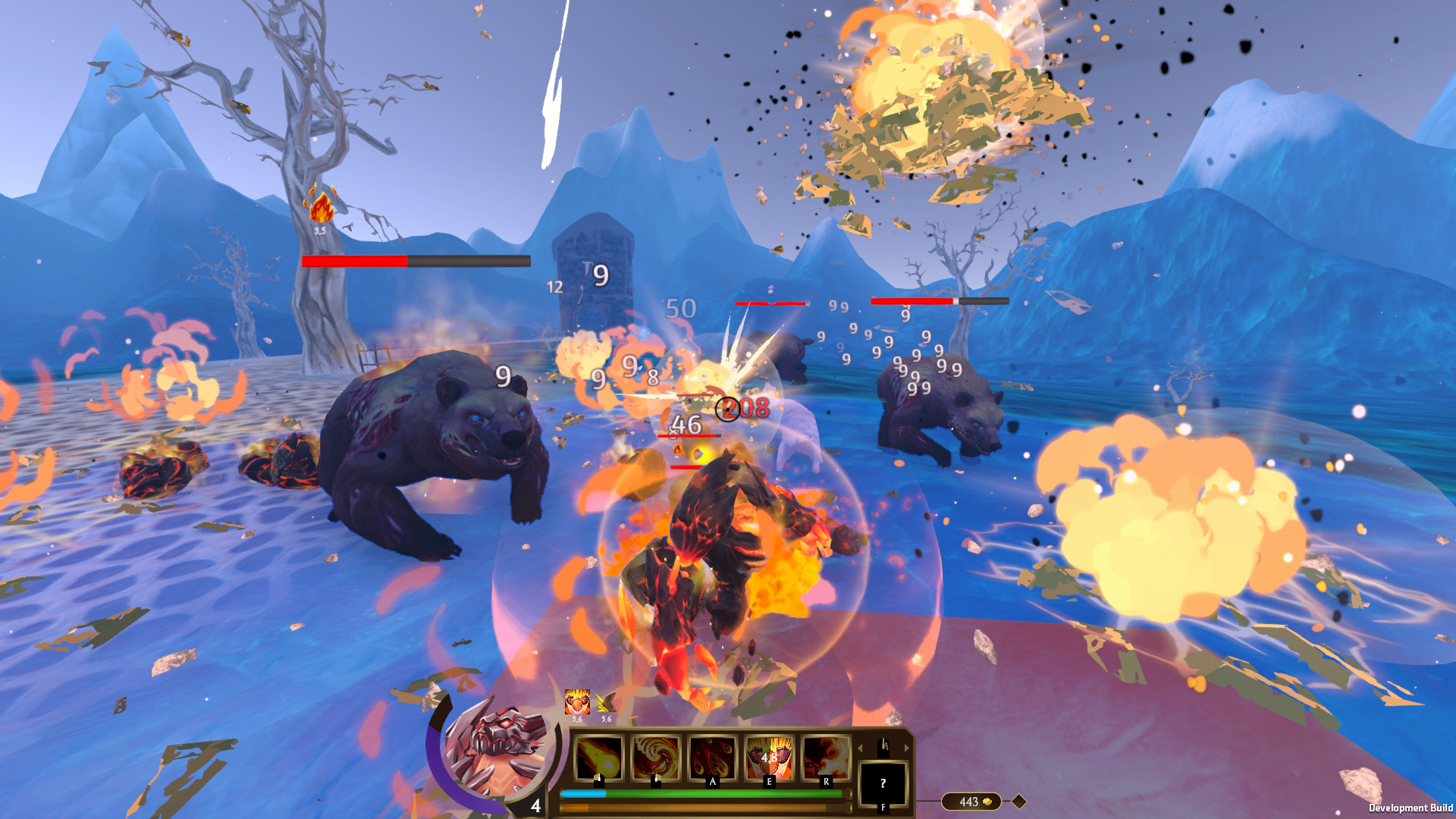Open the next item with the right arrow
The width and height of the screenshot is (1456, 819).
(908, 748)
